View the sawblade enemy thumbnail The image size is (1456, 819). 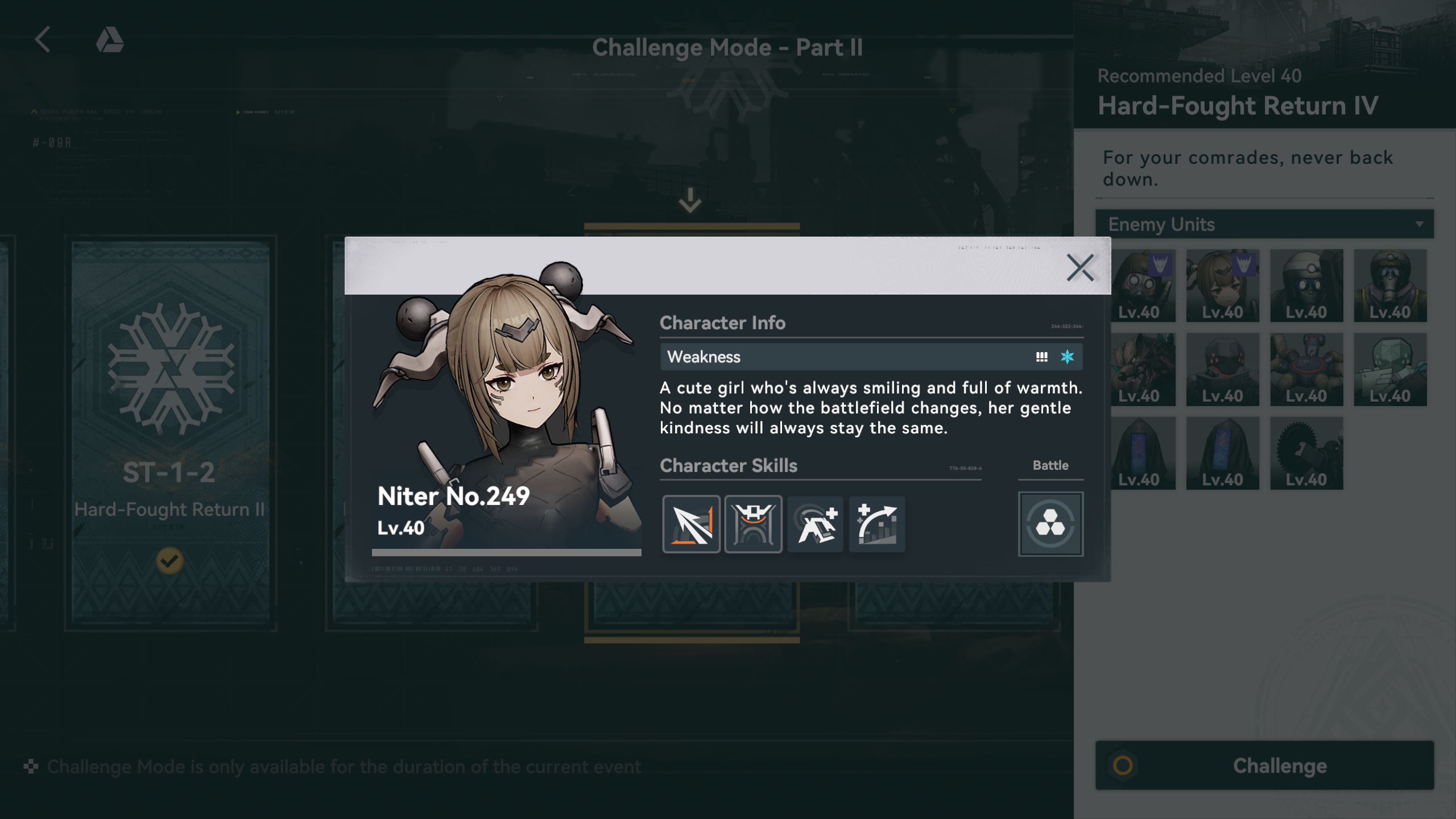pos(1306,453)
